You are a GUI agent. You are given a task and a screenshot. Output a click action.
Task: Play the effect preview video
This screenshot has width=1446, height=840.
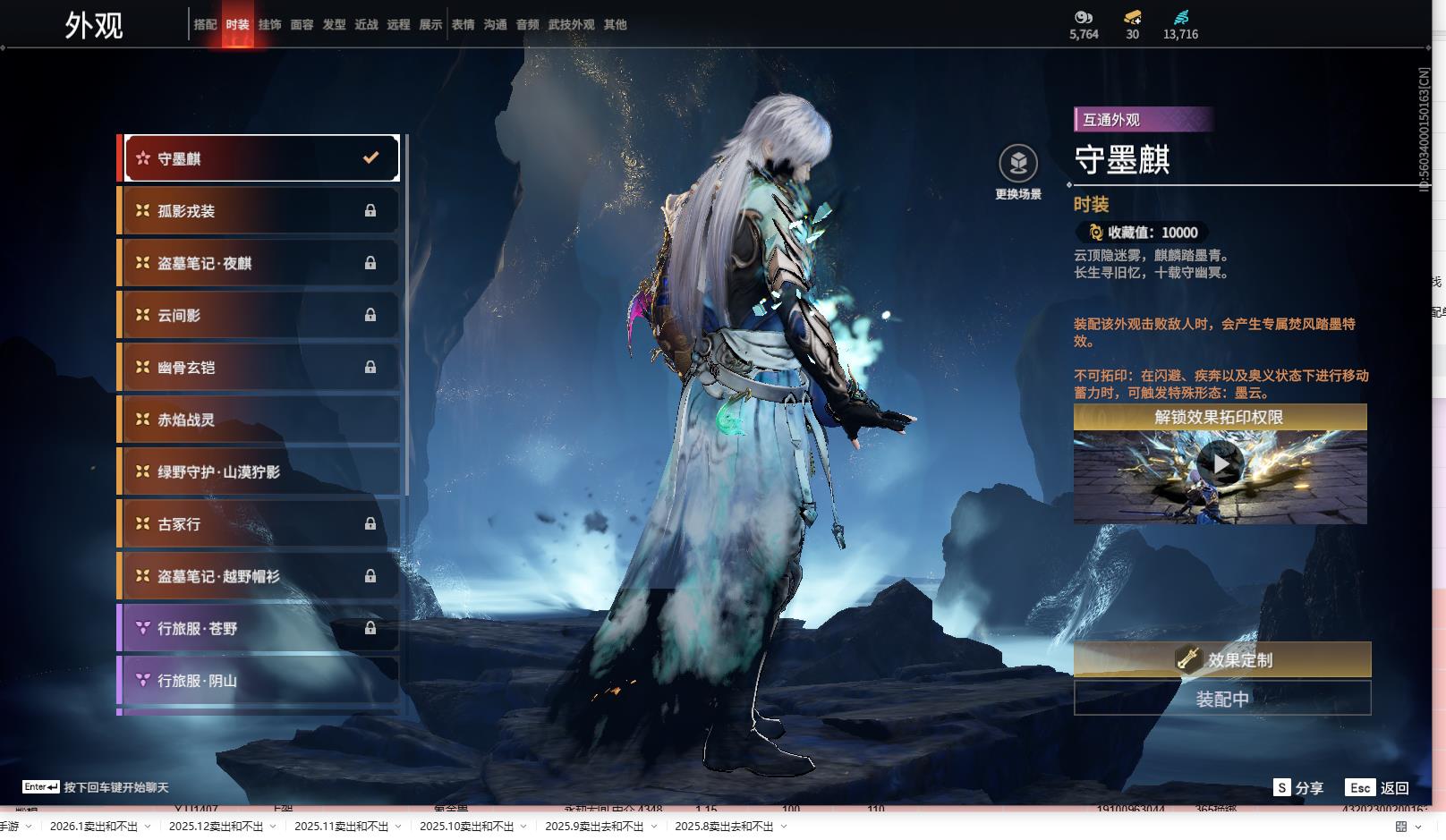pyautogui.click(x=1220, y=464)
